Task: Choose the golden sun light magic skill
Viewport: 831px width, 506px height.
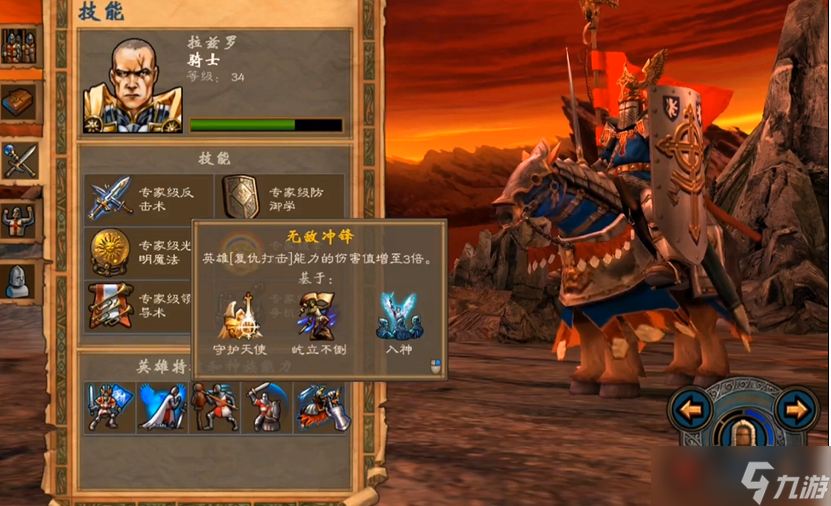Action: click(110, 251)
